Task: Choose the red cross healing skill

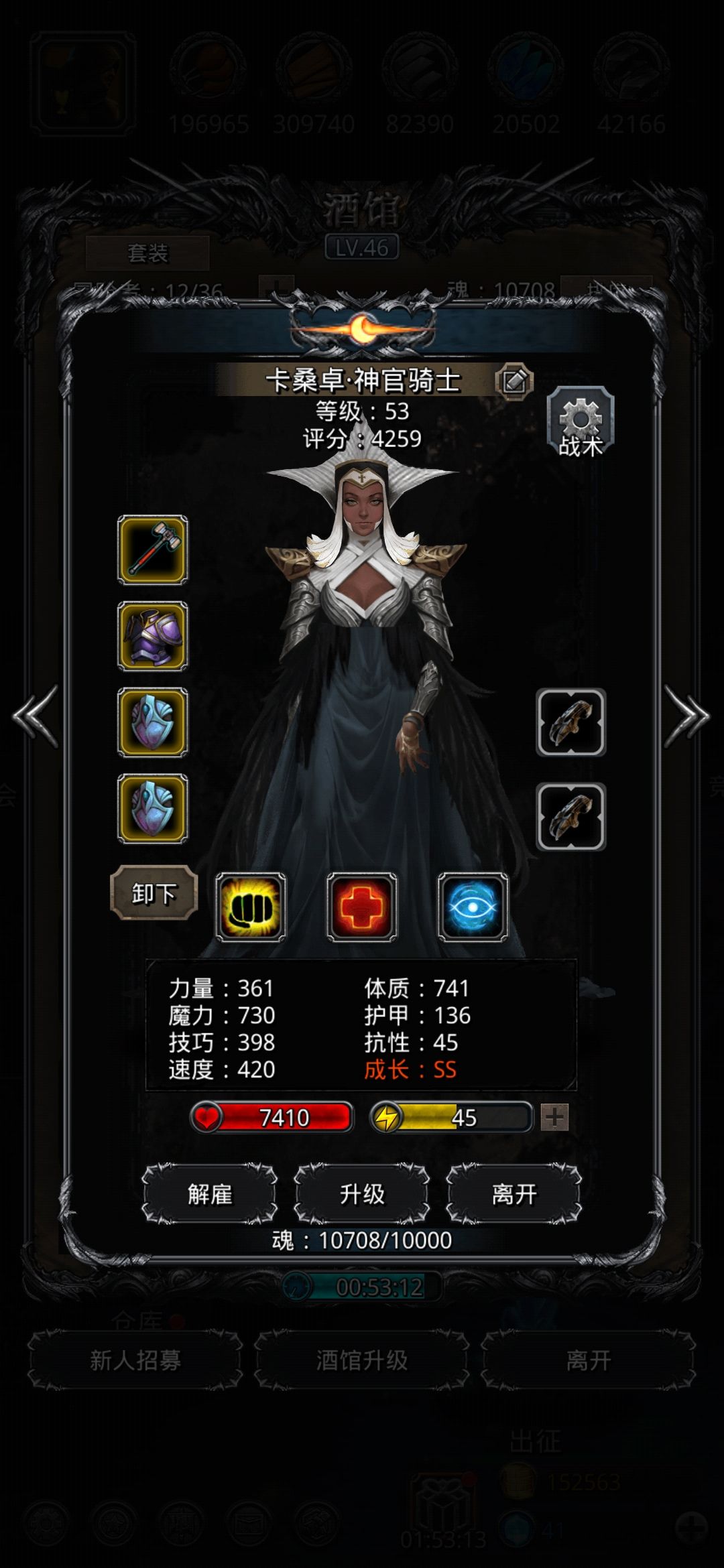Action: point(362,907)
